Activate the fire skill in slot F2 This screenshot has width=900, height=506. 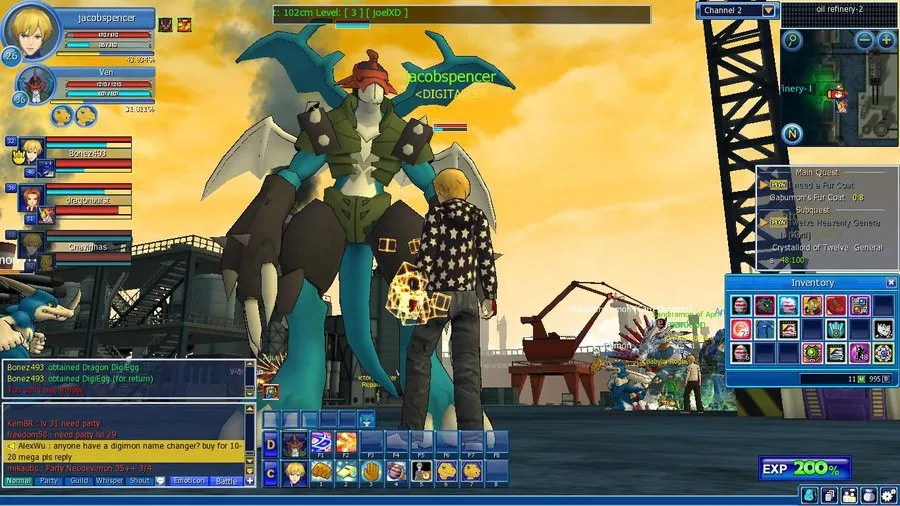(x=346, y=442)
